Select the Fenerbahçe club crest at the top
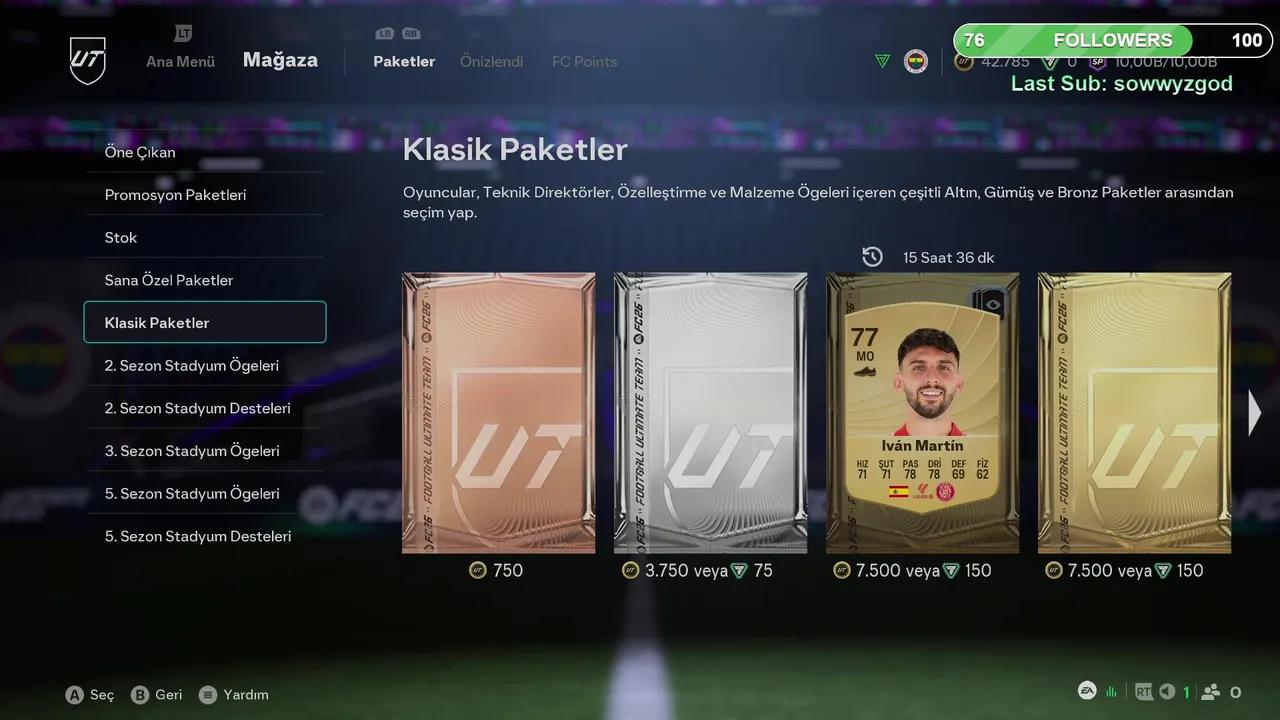Viewport: 1280px width, 720px height. (915, 61)
